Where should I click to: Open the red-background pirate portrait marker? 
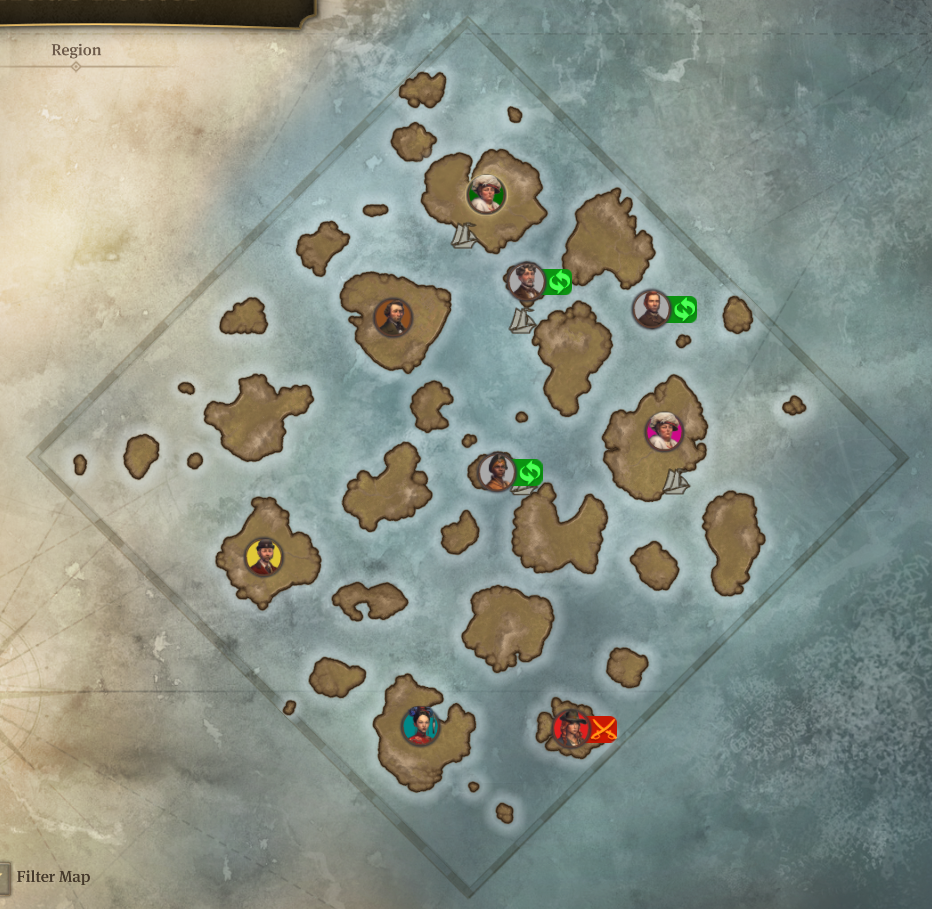572,728
